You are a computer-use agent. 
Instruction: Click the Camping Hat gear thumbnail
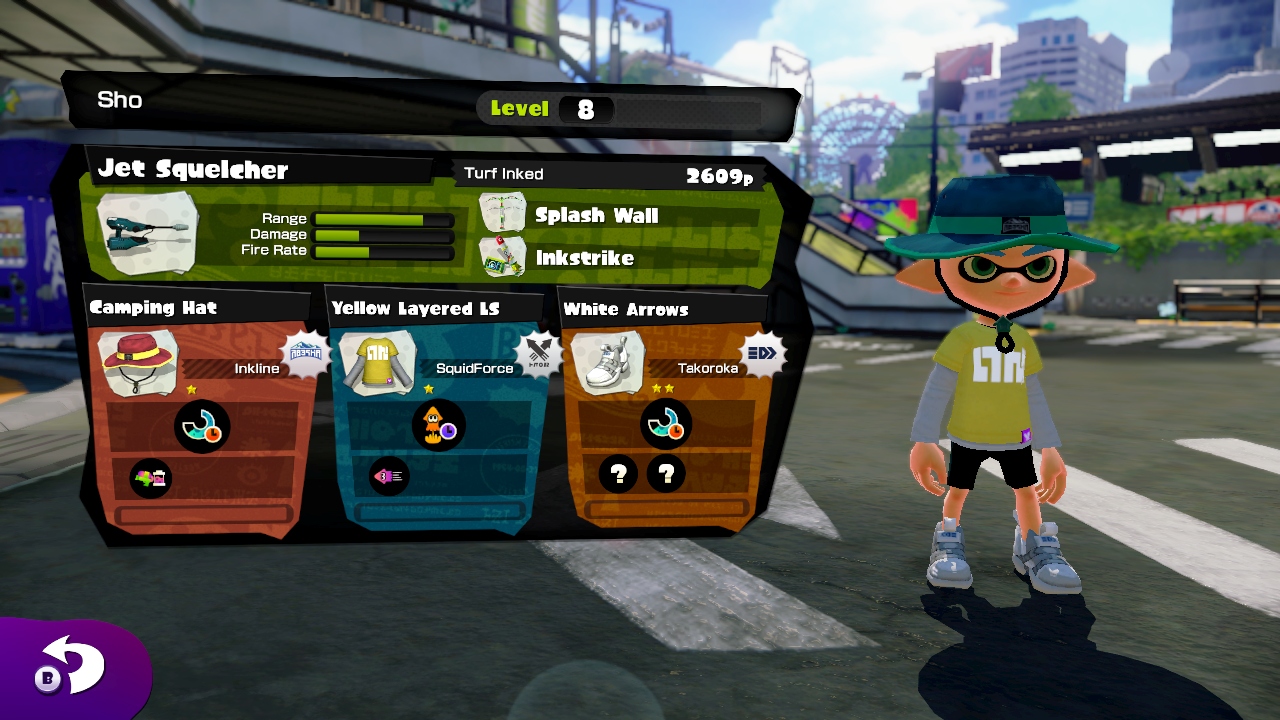138,363
